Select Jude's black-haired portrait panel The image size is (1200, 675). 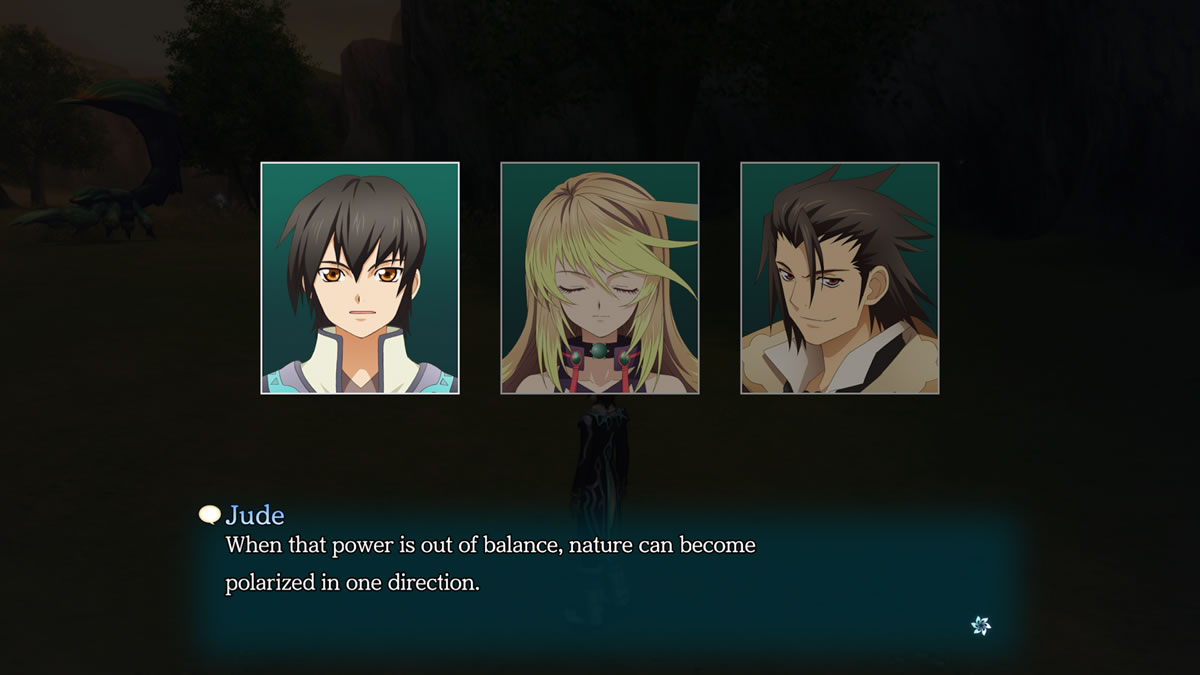pos(360,278)
